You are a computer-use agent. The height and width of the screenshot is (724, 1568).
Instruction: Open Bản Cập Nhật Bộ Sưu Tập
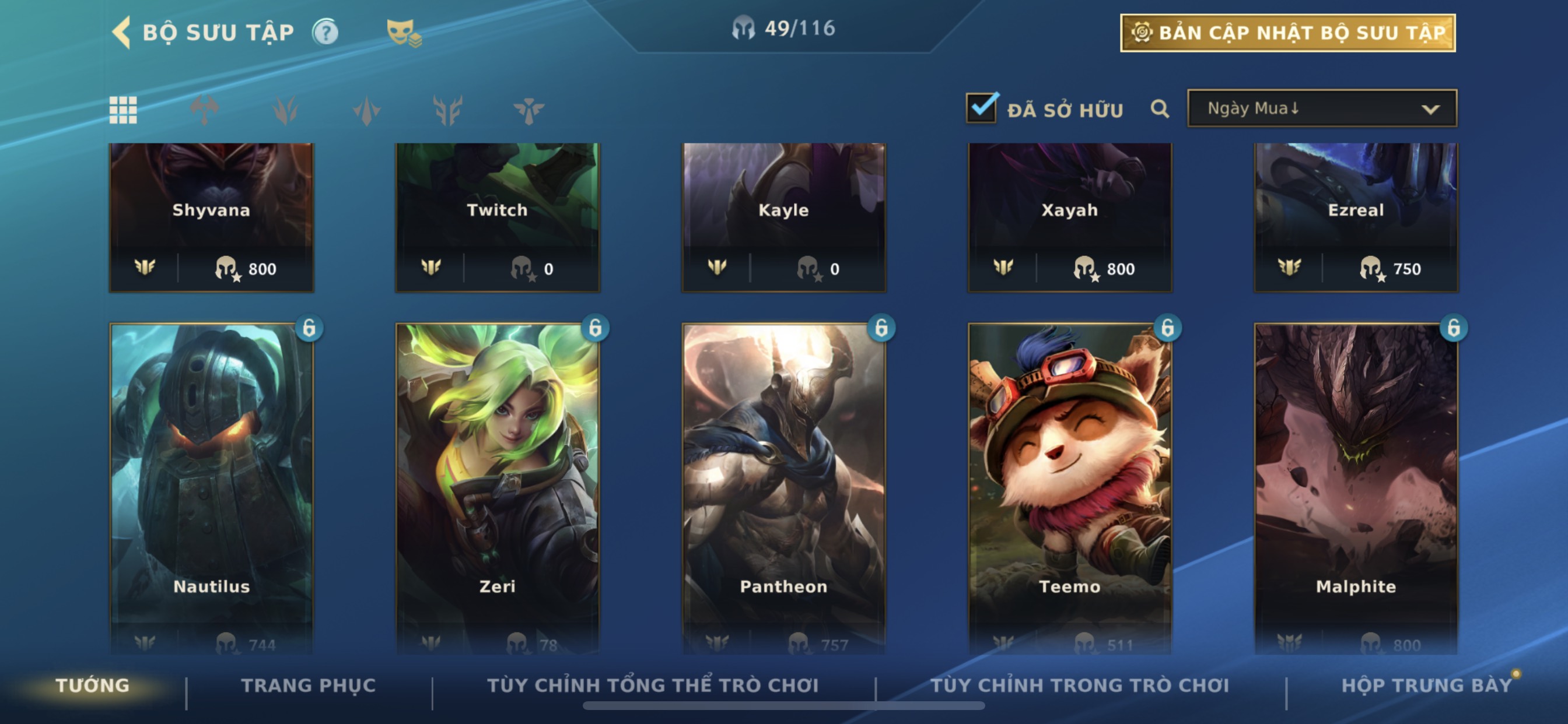[x=1287, y=33]
